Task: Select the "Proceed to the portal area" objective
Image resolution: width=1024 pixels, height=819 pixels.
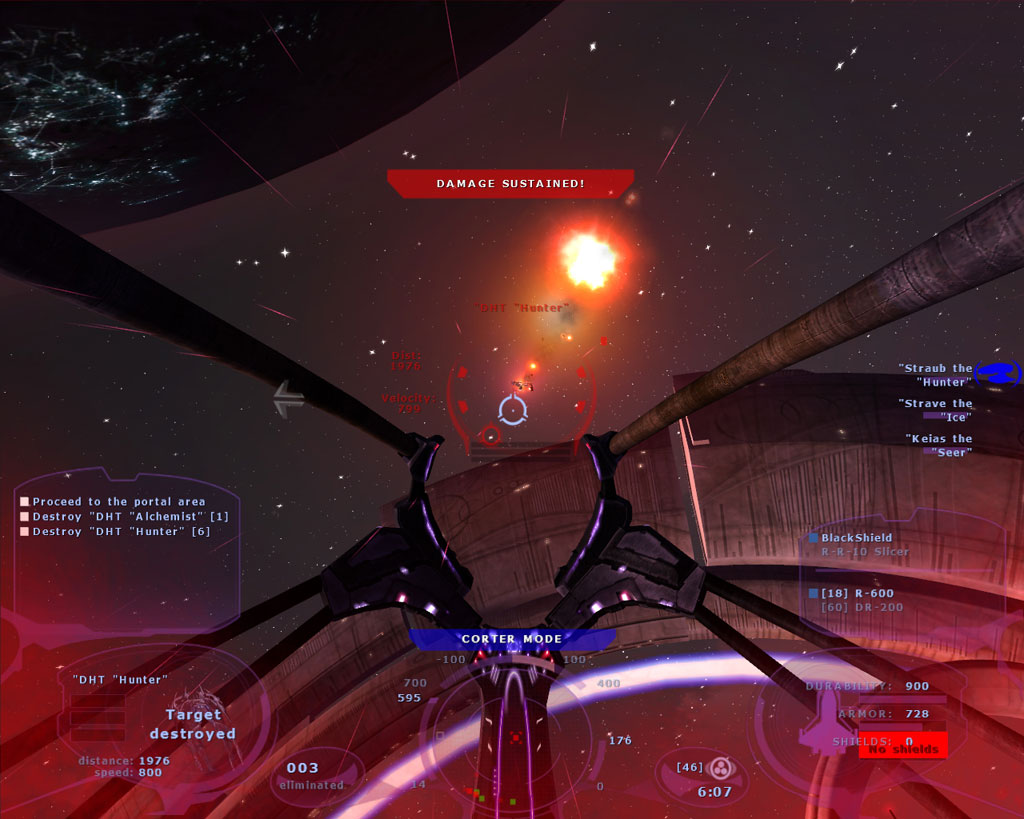Action: (118, 502)
